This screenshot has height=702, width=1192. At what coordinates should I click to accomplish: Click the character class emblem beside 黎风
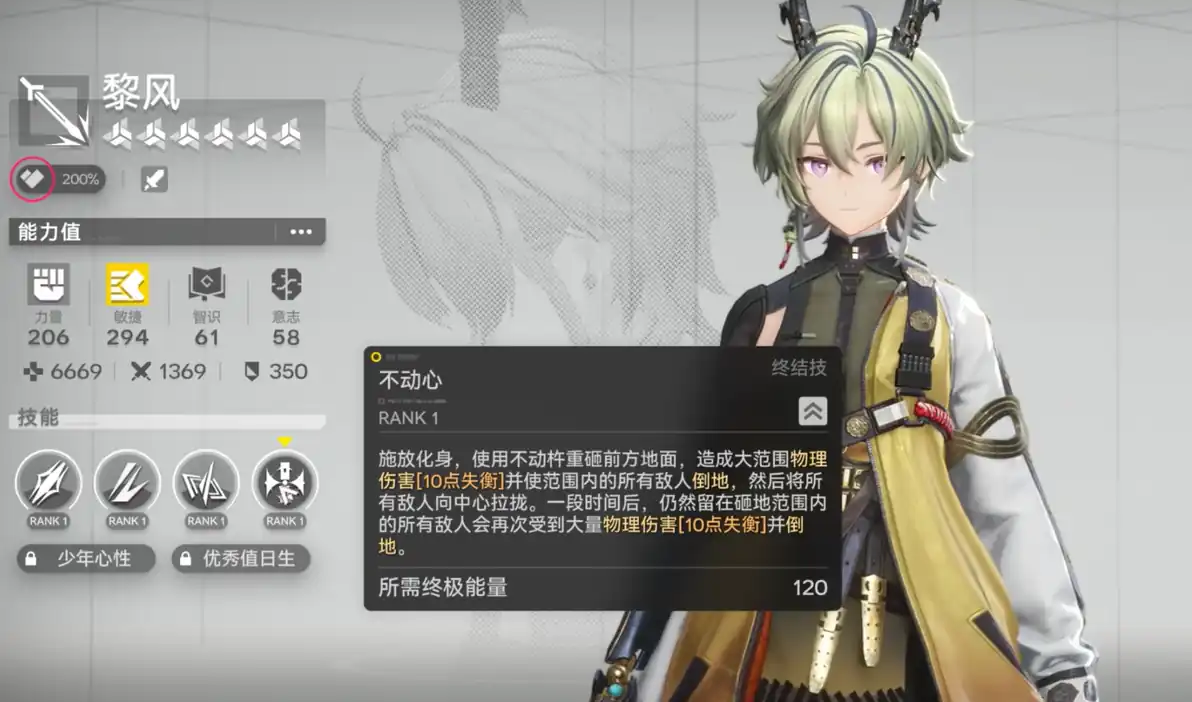[x=53, y=109]
